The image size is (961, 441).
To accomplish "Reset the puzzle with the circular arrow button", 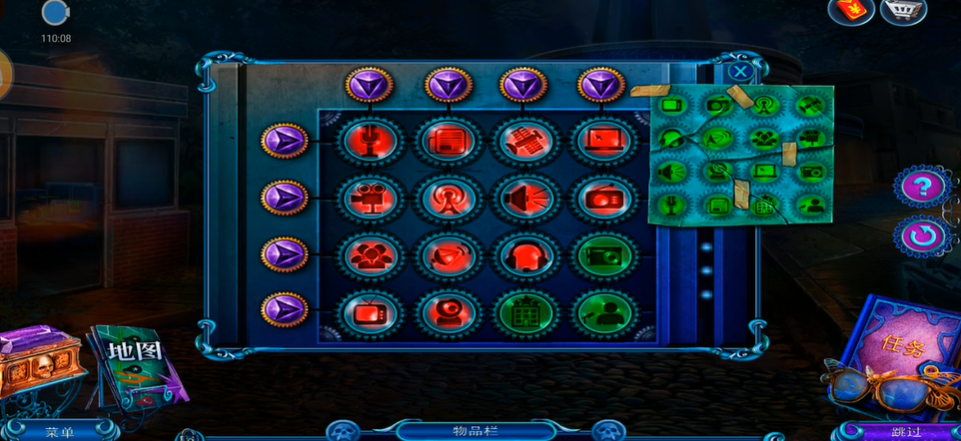I will [922, 237].
